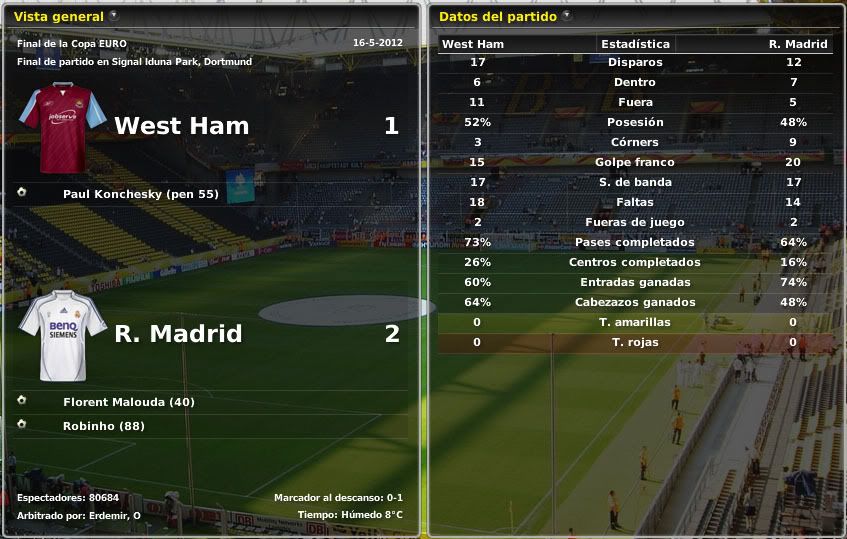Screen dimensions: 847x539
Task: Select the Pases completados statistic row
Action: (x=635, y=242)
